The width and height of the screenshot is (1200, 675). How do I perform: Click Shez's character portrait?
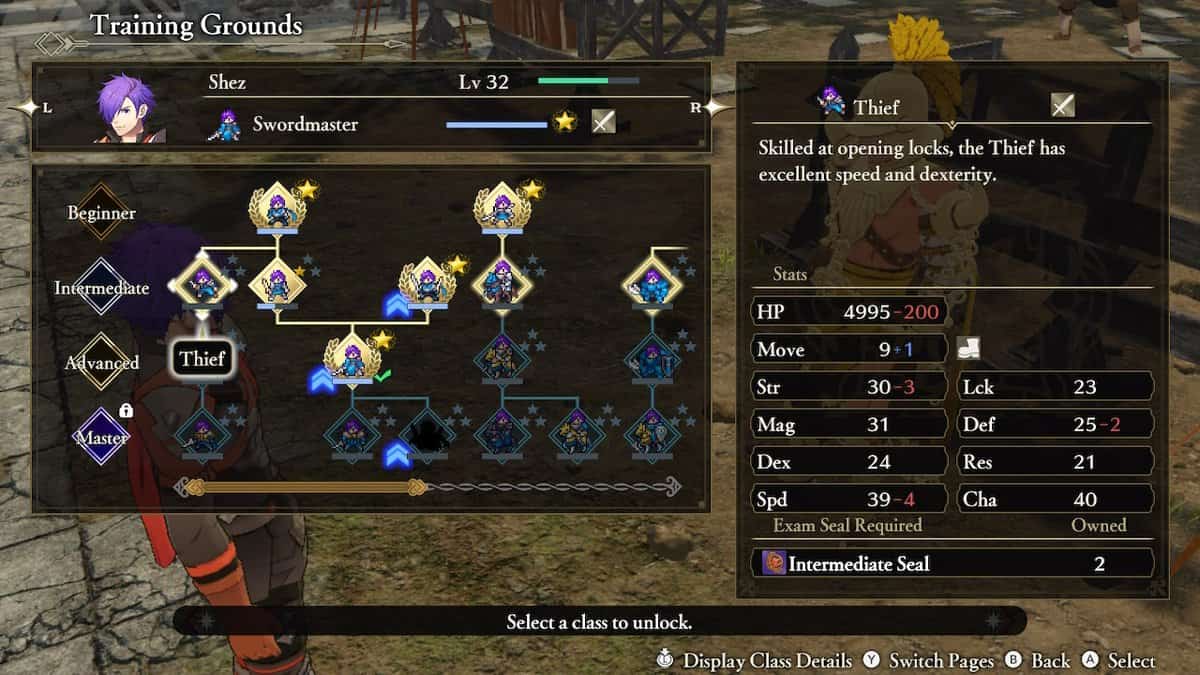click(x=127, y=108)
